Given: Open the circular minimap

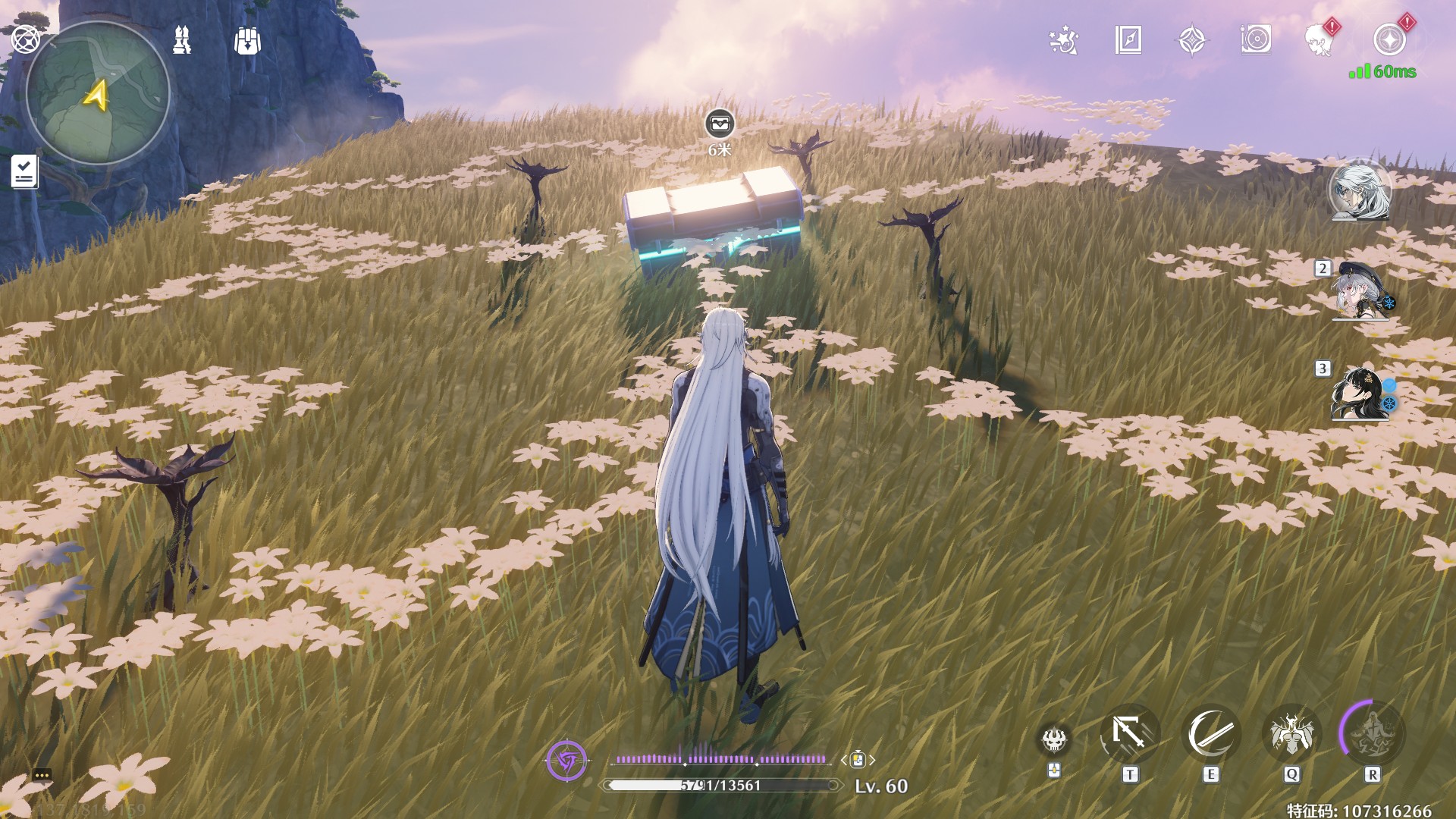Looking at the screenshot, I should click(x=98, y=93).
